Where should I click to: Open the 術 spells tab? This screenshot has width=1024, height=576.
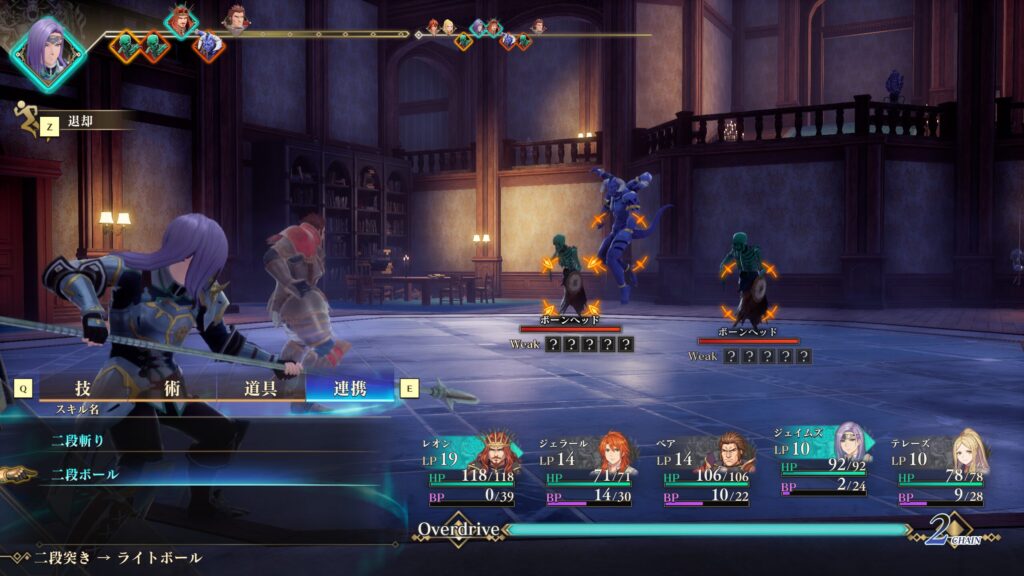point(172,388)
